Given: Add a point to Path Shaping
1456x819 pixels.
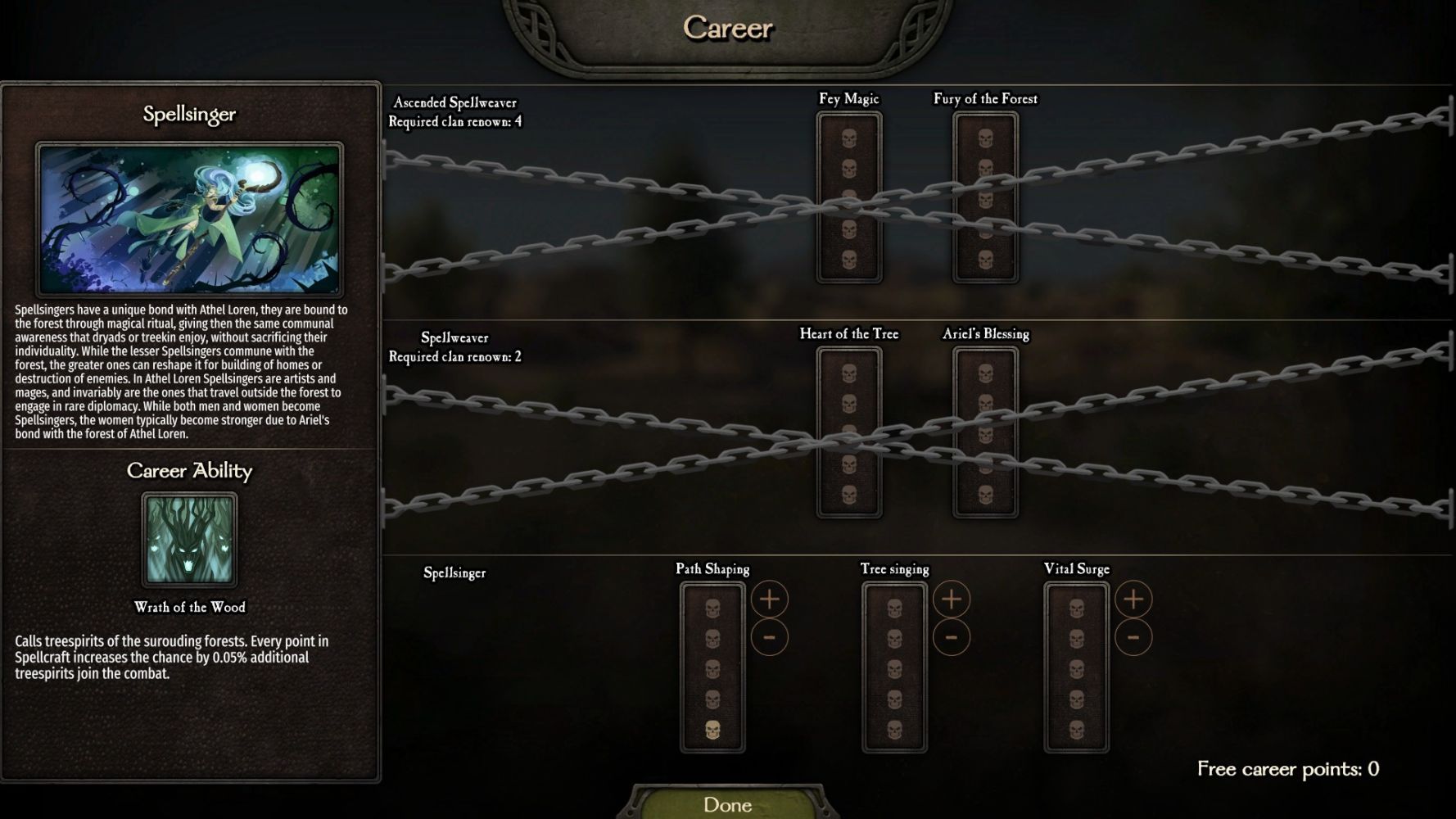Looking at the screenshot, I should [769, 600].
